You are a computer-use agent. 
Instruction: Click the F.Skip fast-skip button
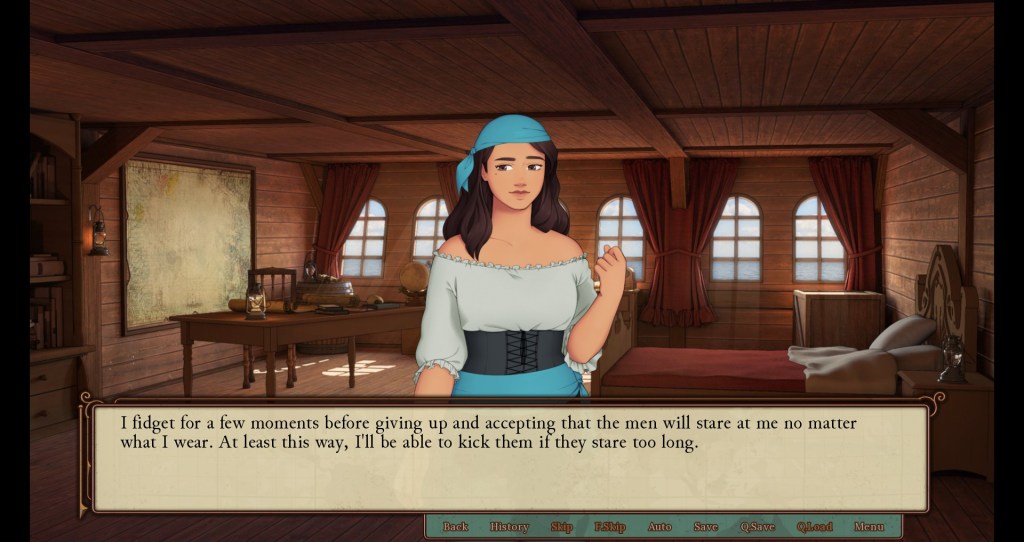pyautogui.click(x=609, y=527)
